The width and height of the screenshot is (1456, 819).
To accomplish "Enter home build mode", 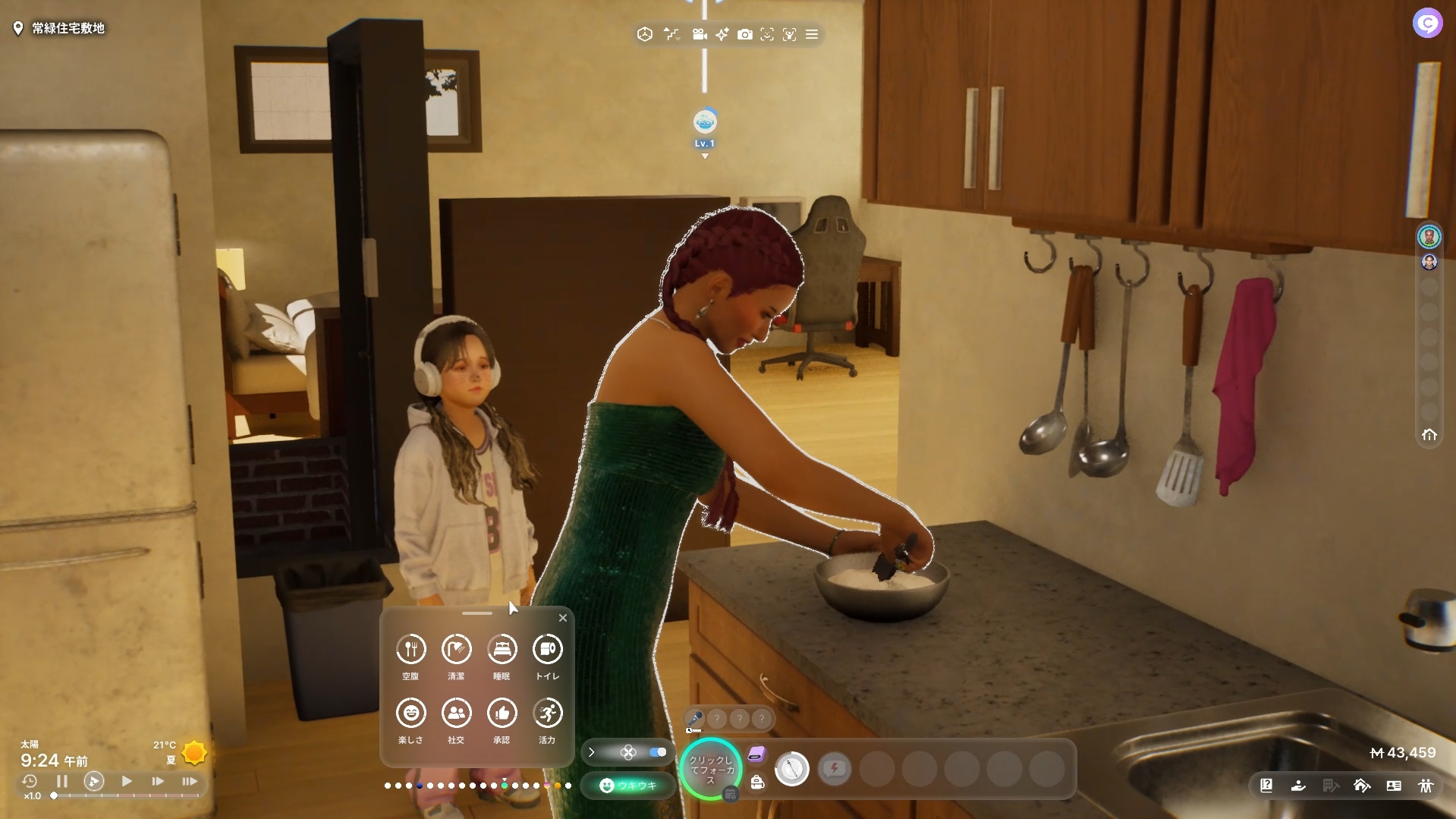I will [1362, 786].
